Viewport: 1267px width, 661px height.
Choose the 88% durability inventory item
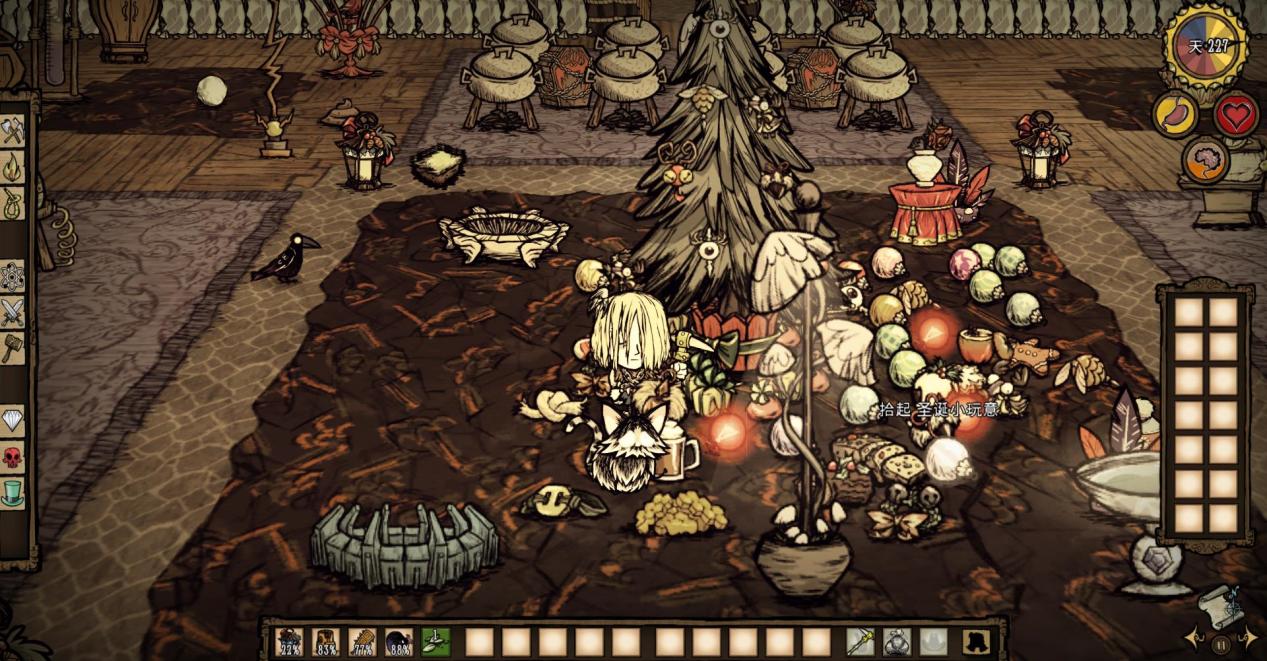pyautogui.click(x=399, y=642)
